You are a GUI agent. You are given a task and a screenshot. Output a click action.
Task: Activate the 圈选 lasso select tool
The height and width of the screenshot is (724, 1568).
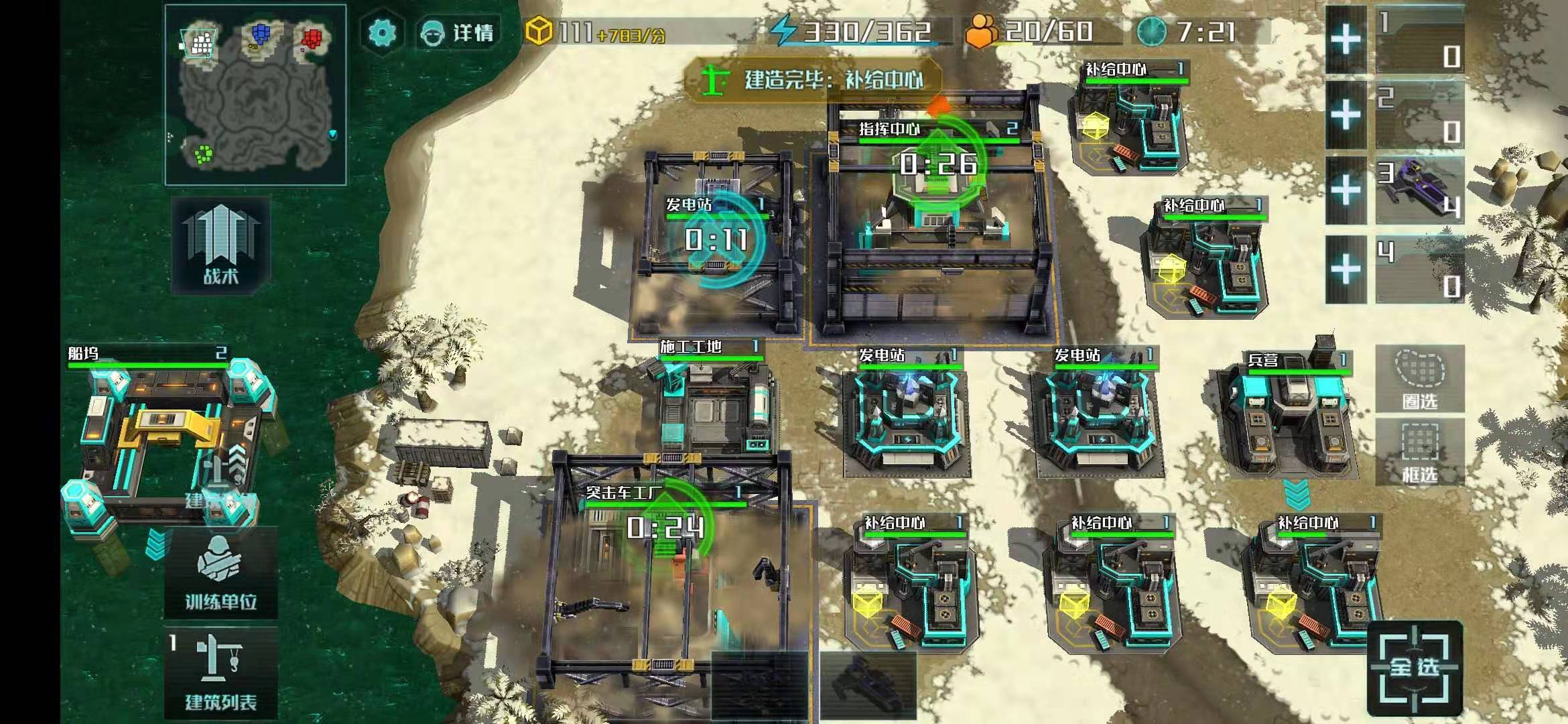pyautogui.click(x=1419, y=379)
